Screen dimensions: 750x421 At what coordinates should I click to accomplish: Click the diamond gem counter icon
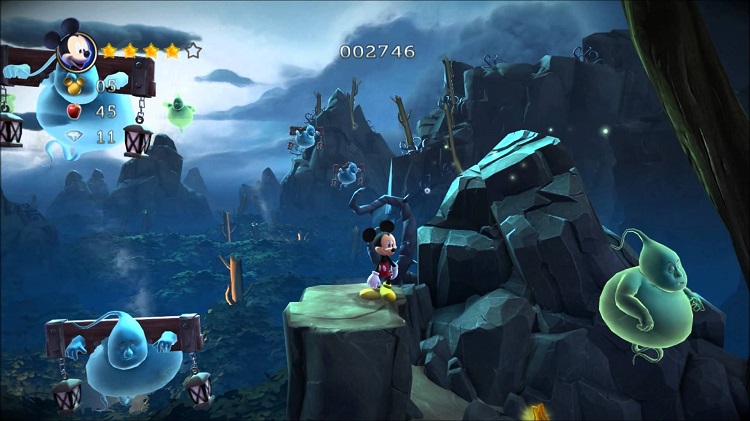coord(77,137)
